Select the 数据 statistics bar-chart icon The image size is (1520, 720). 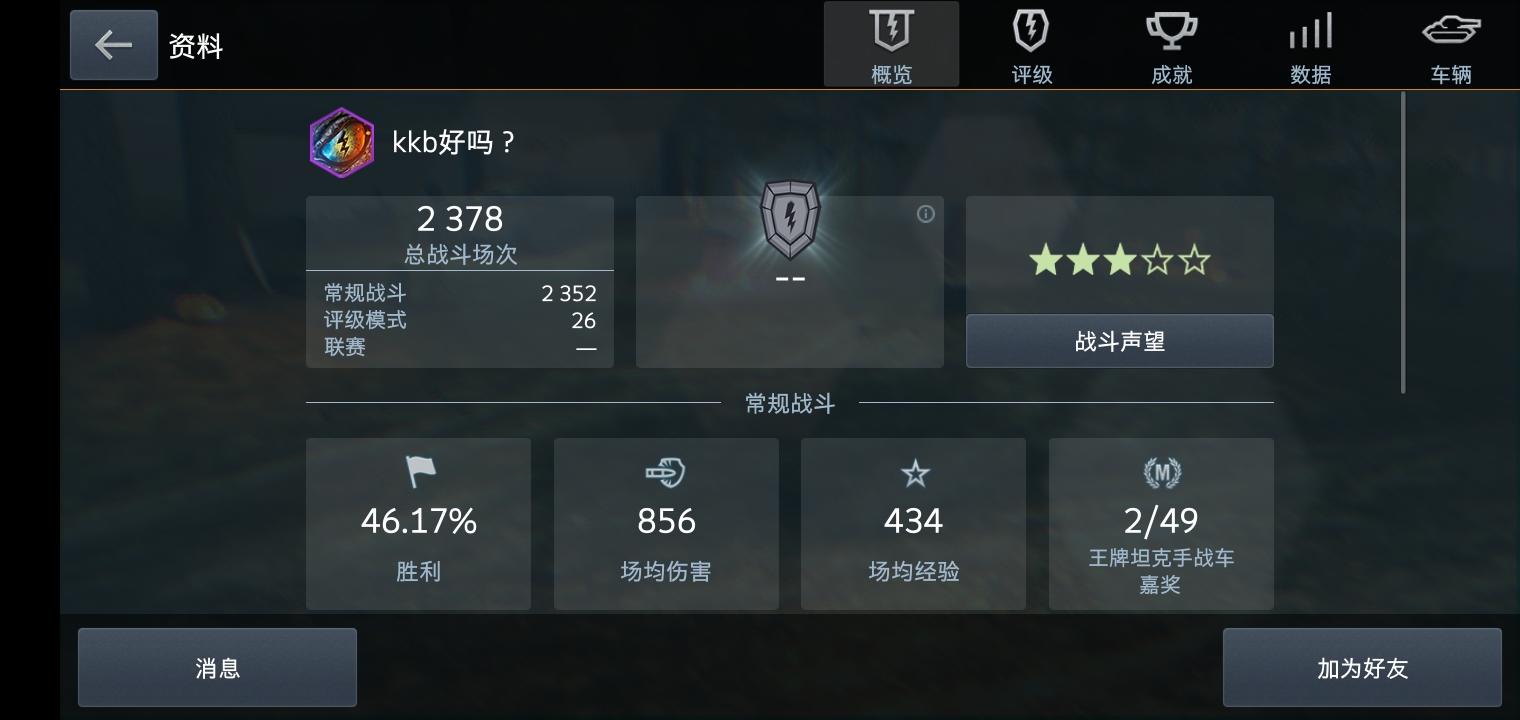coord(1310,31)
